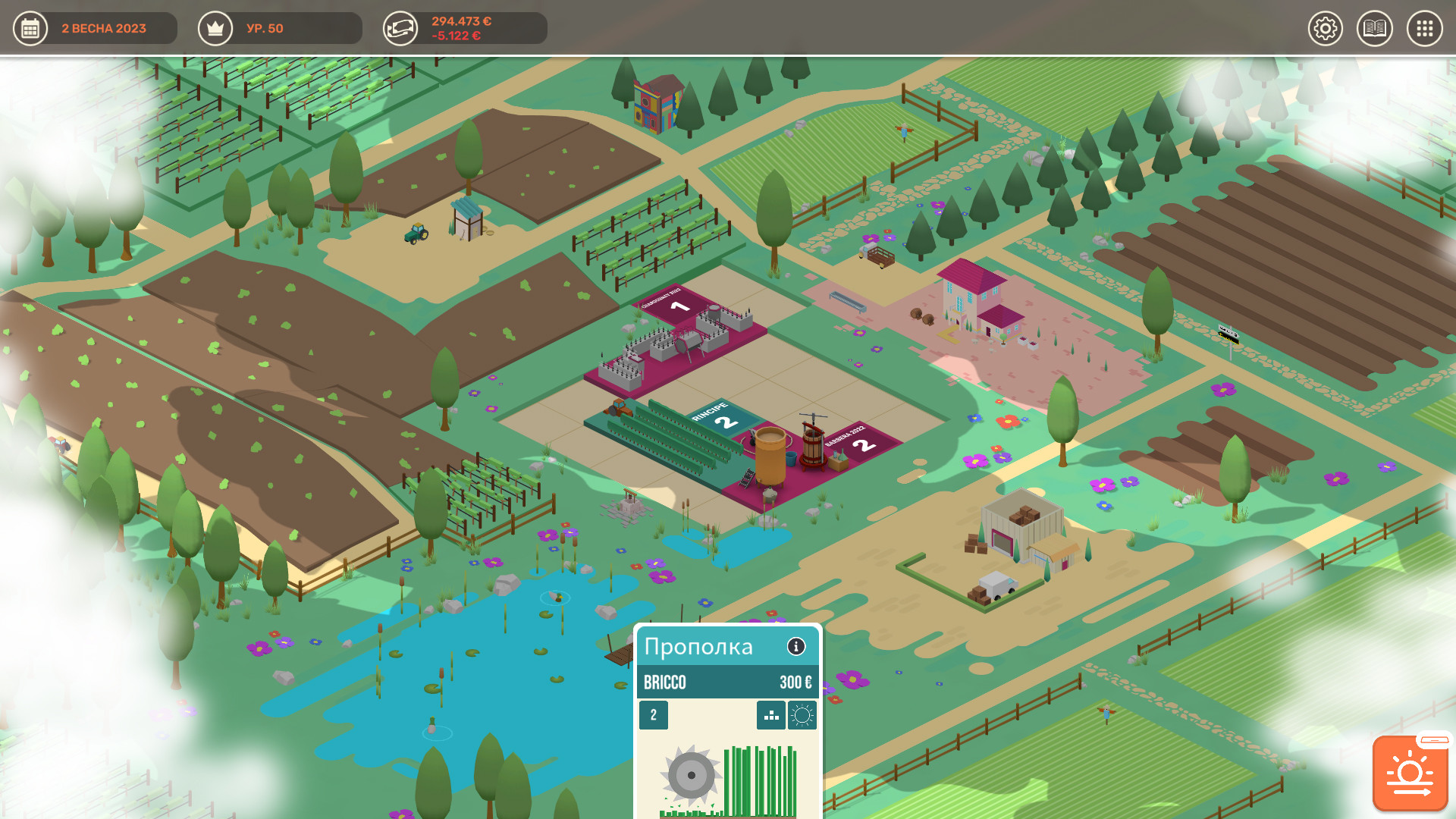The height and width of the screenshot is (819, 1456).
Task: Click the number 2 badge on the card
Action: (x=654, y=715)
